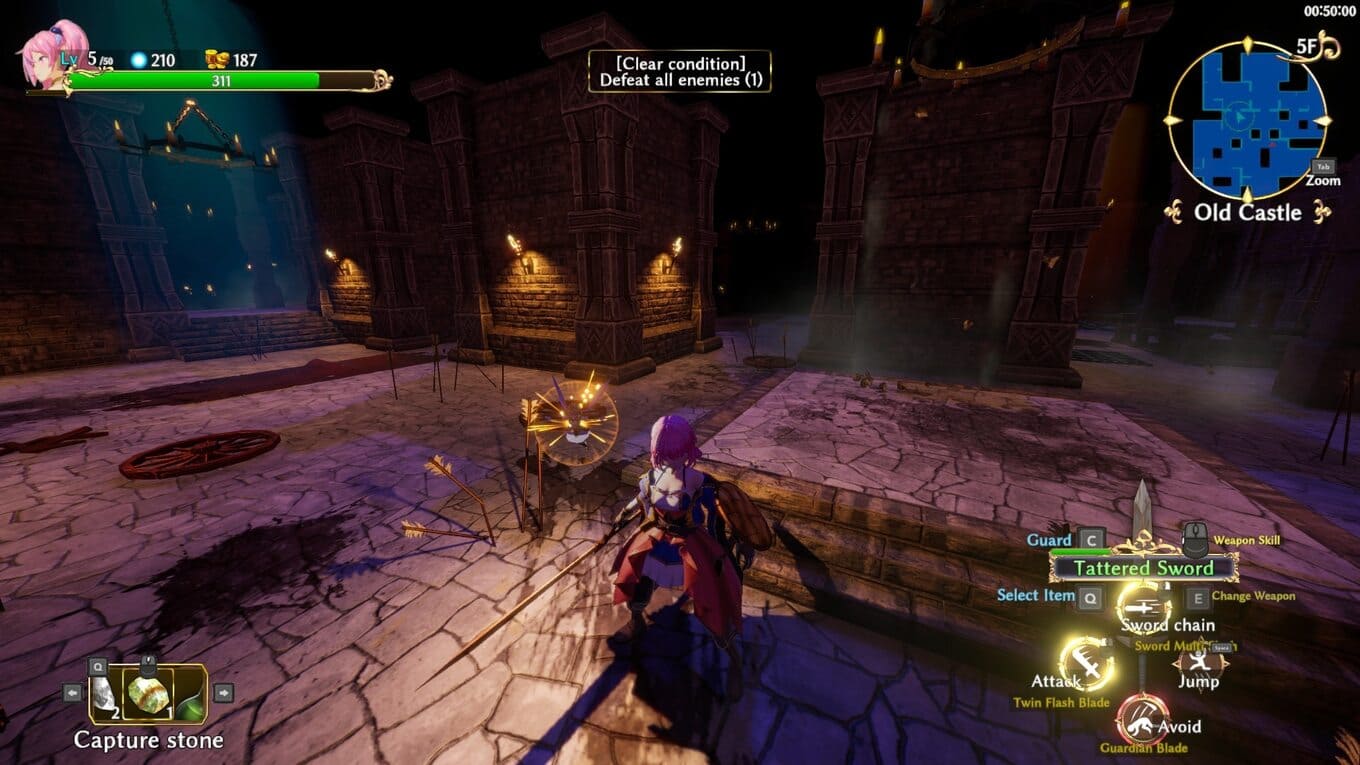
Task: Select the Capture stone item slot
Action: point(148,694)
